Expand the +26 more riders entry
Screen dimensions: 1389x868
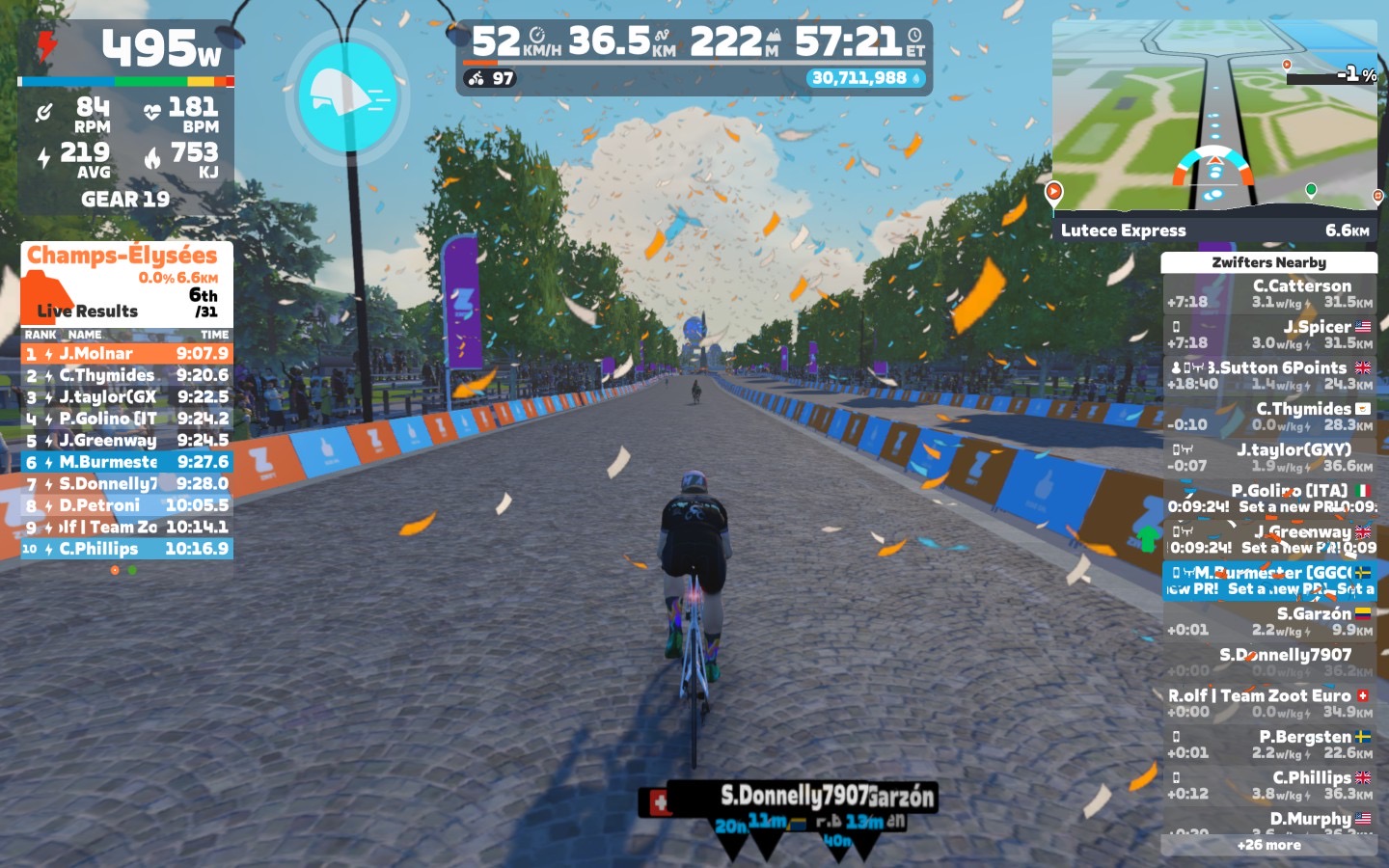(1269, 845)
